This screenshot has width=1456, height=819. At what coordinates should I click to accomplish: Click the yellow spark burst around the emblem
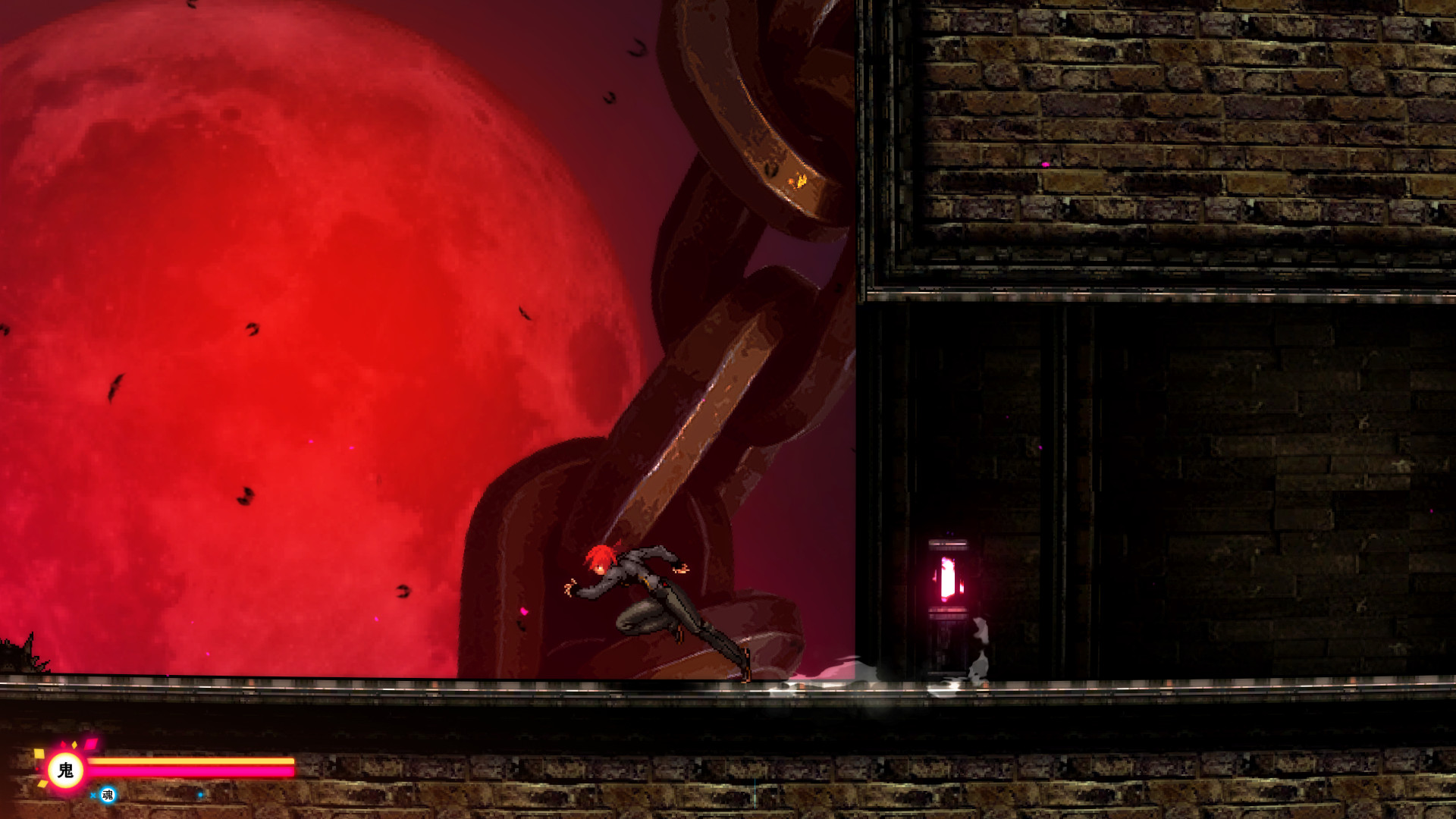[x=42, y=755]
